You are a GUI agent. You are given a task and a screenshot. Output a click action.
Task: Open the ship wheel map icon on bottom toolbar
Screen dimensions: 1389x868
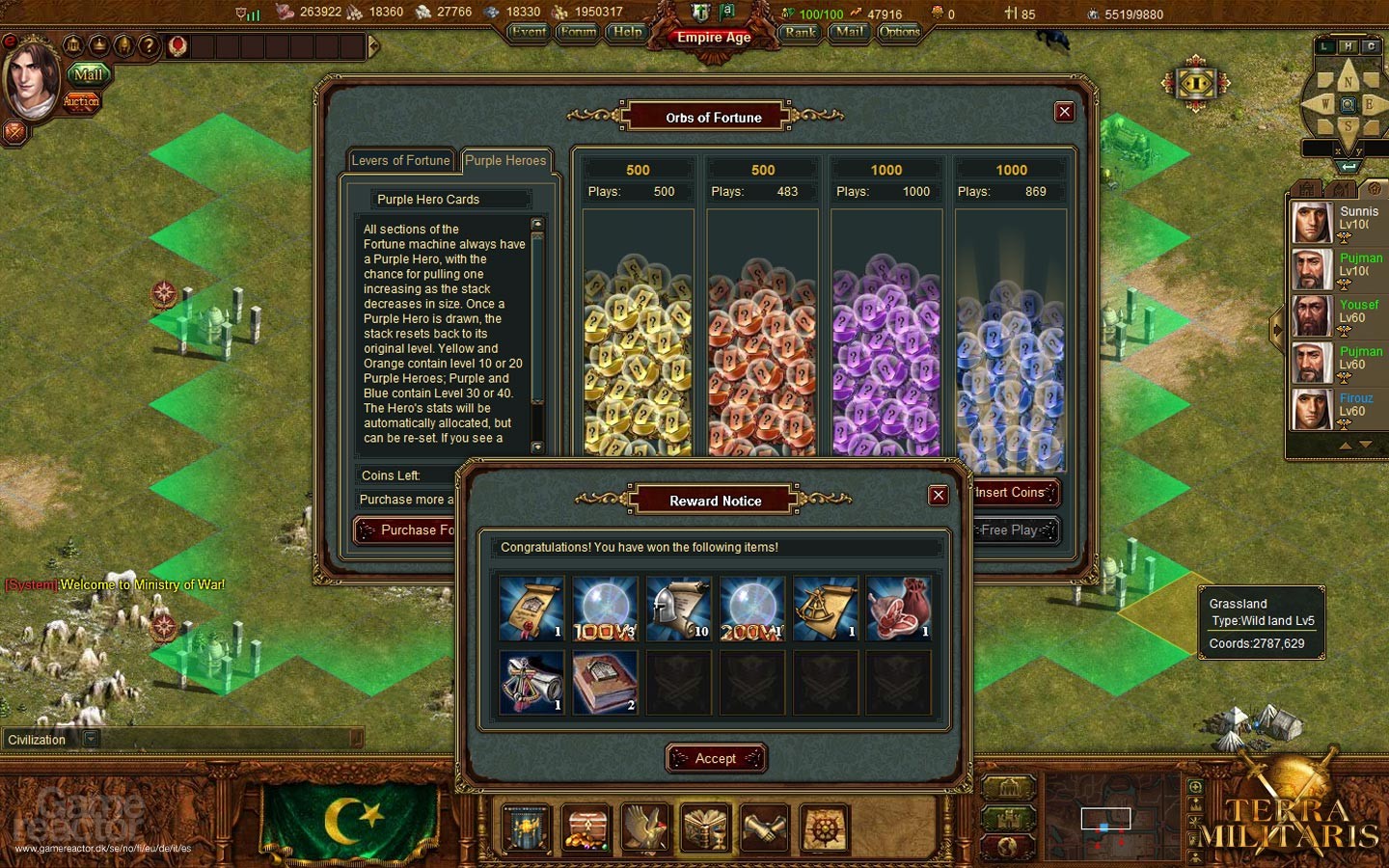[824, 827]
